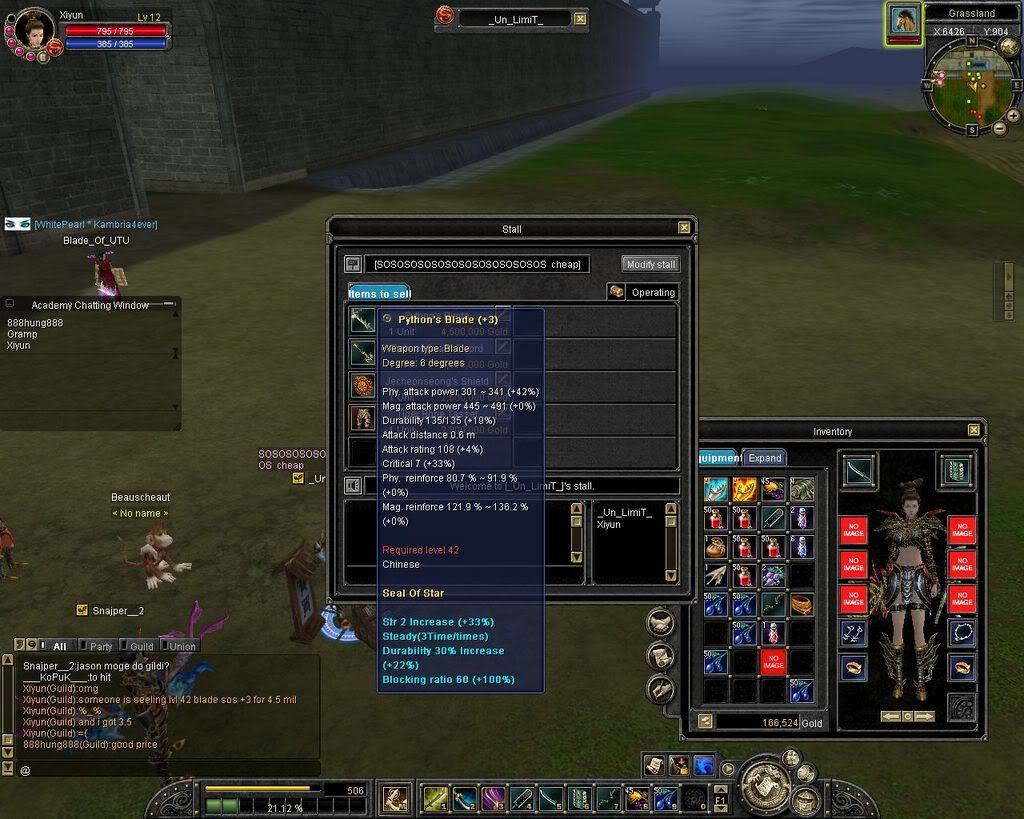Screen dimensions: 1024x819
Task: Switch chat to the Guild tab
Action: click(141, 646)
